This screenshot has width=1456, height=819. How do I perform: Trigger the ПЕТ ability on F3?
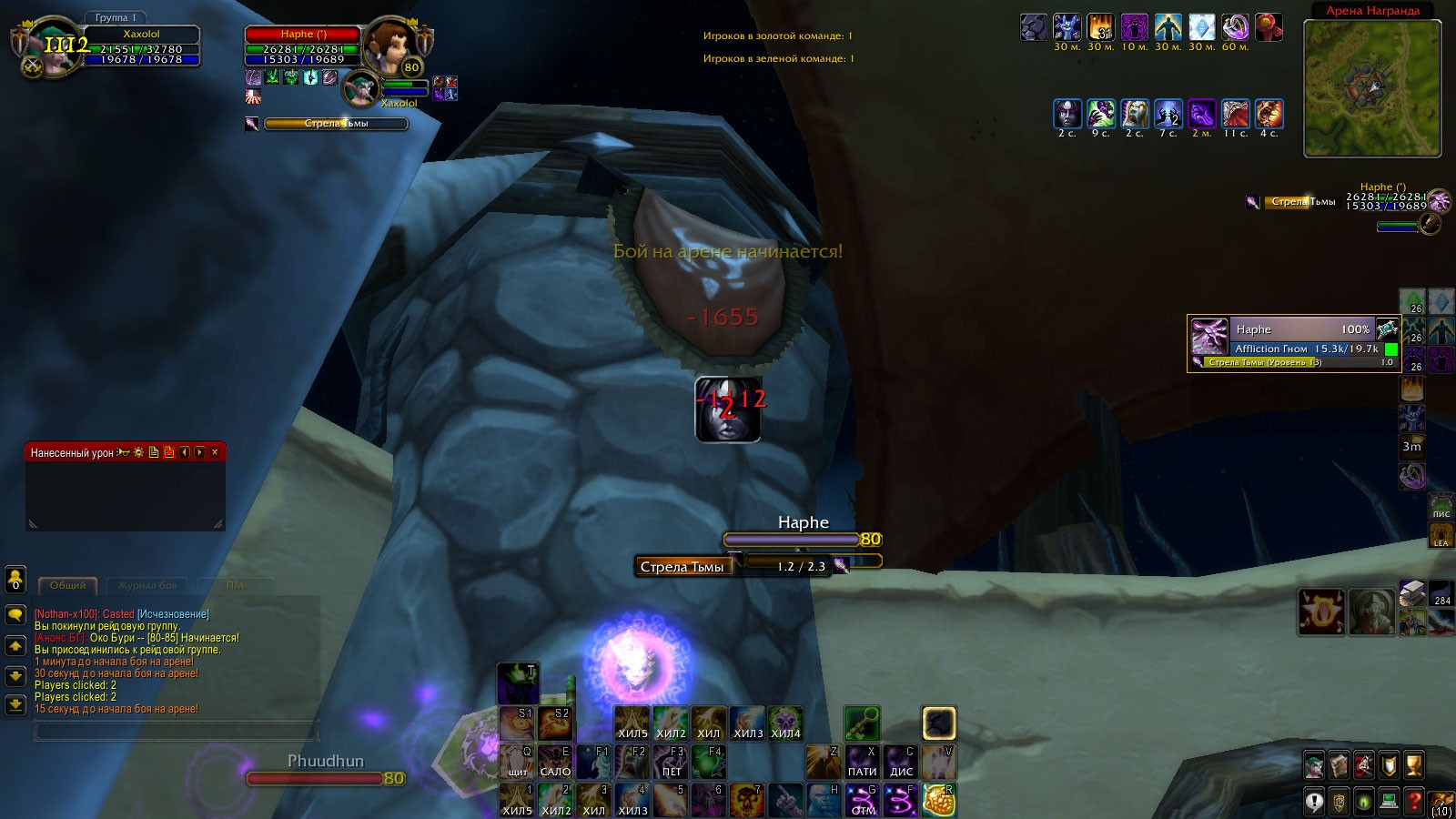[672, 761]
